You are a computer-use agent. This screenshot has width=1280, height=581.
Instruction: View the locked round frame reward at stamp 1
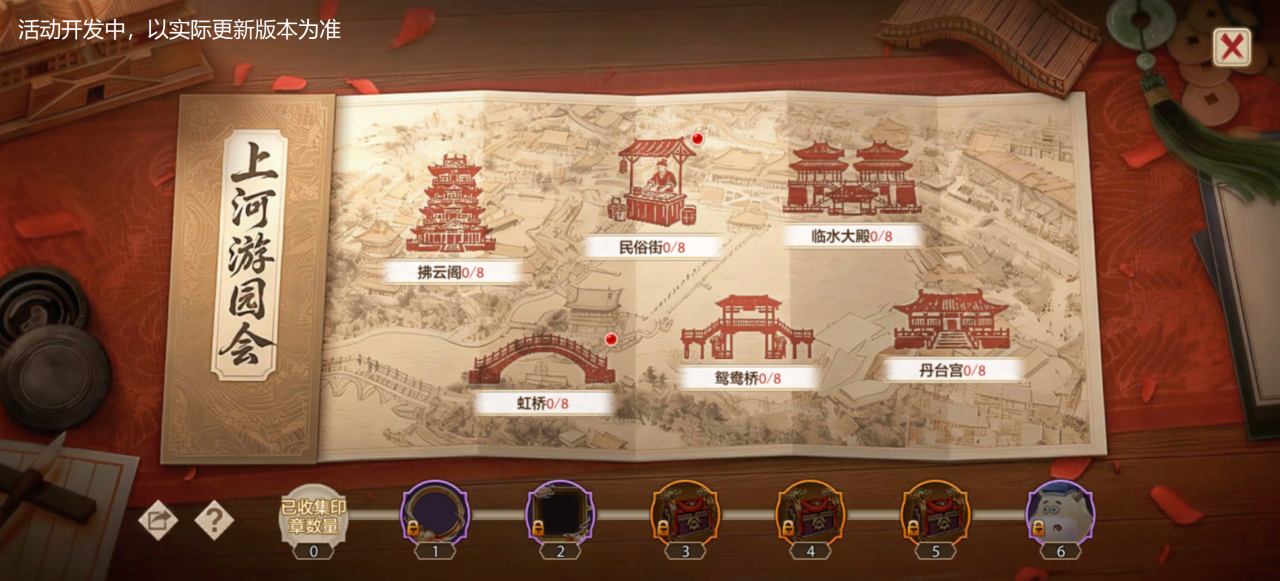[435, 513]
